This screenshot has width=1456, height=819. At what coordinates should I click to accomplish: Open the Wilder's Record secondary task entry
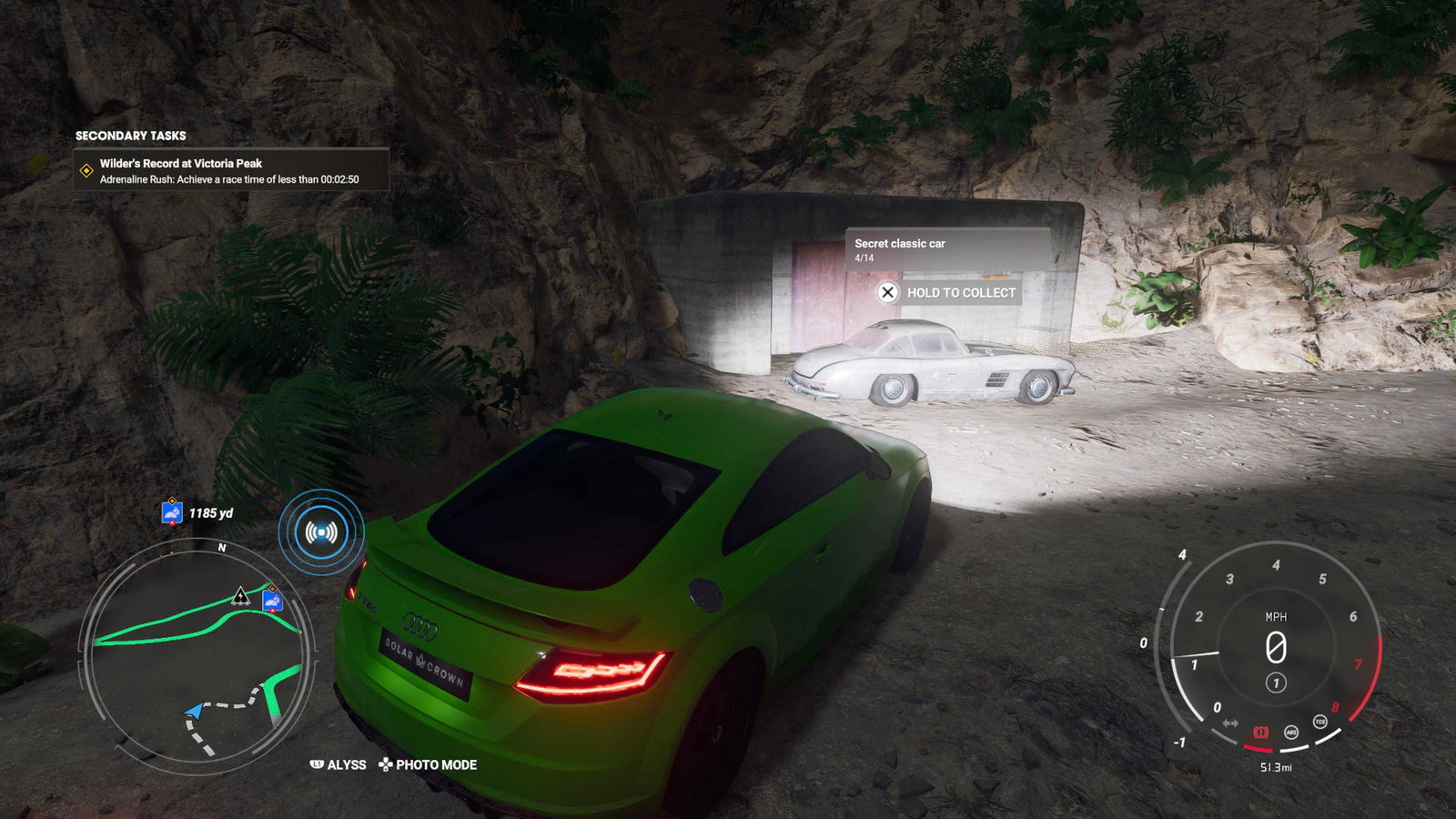click(x=231, y=170)
